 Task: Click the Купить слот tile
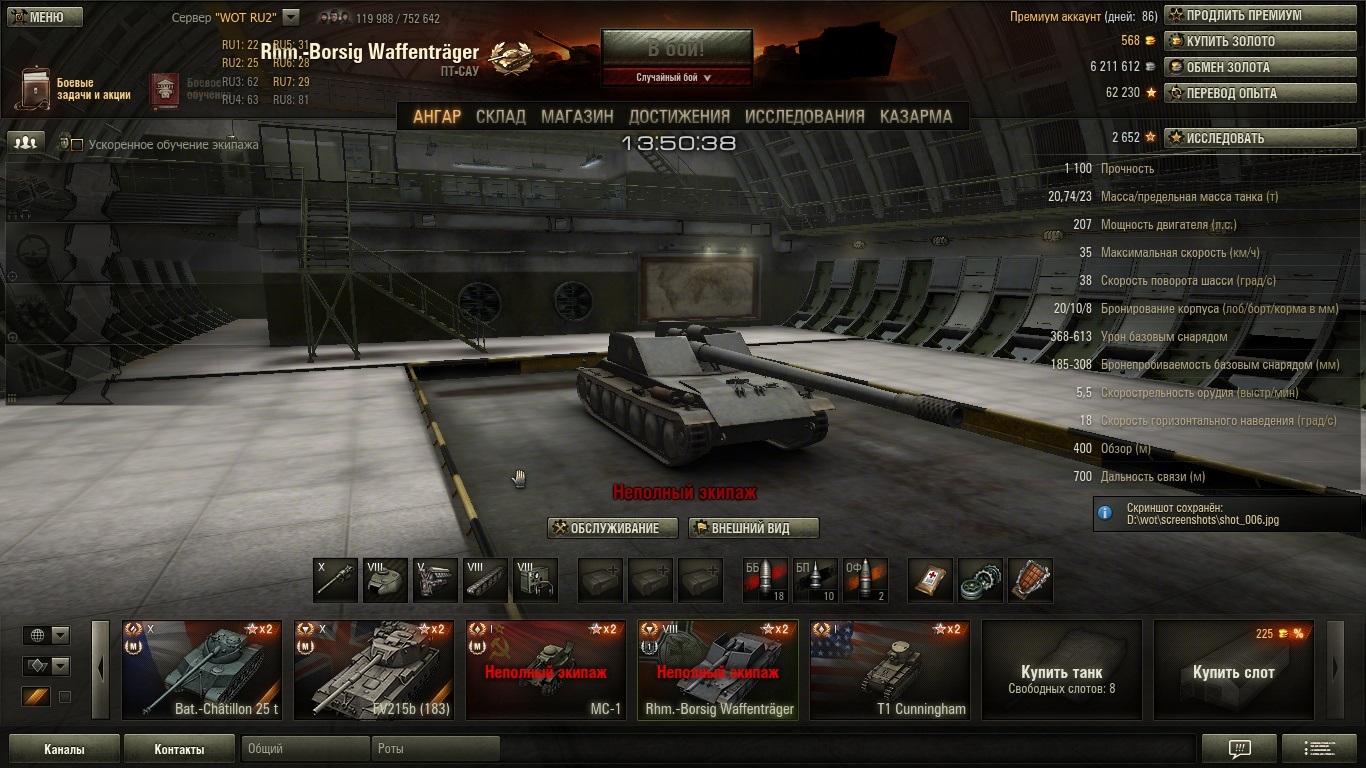[x=1233, y=669]
